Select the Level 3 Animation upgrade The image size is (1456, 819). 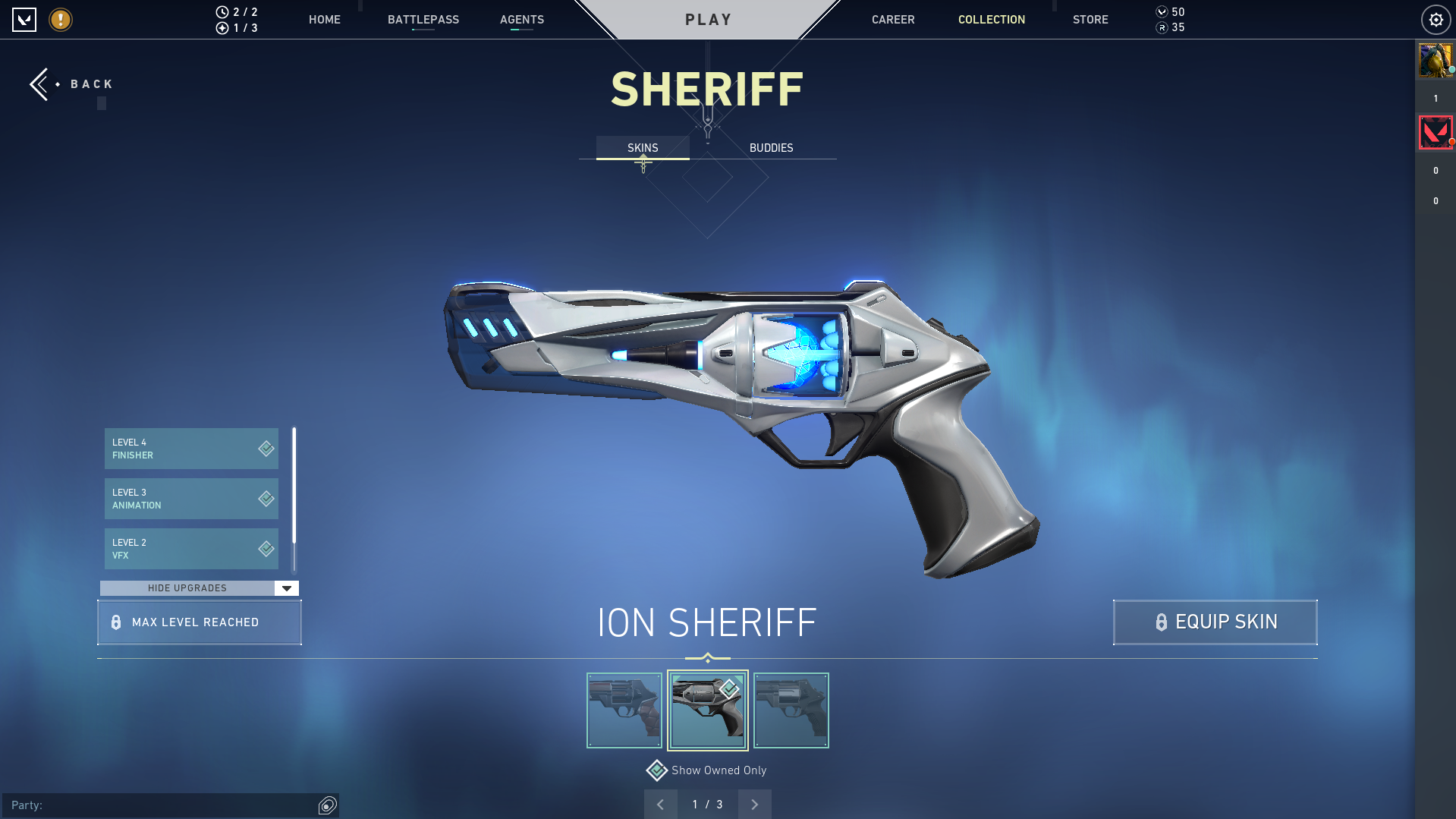coord(191,499)
